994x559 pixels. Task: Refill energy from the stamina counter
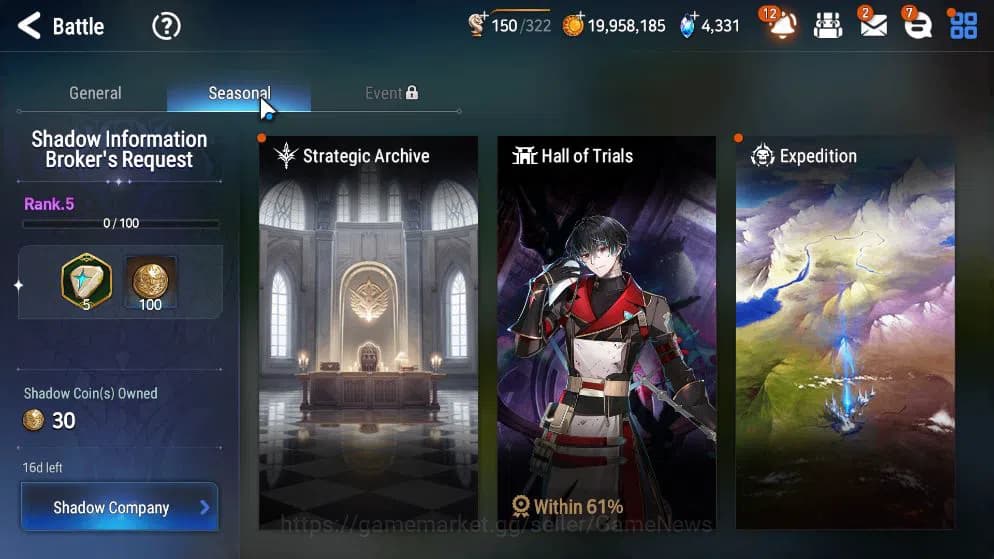(509, 26)
